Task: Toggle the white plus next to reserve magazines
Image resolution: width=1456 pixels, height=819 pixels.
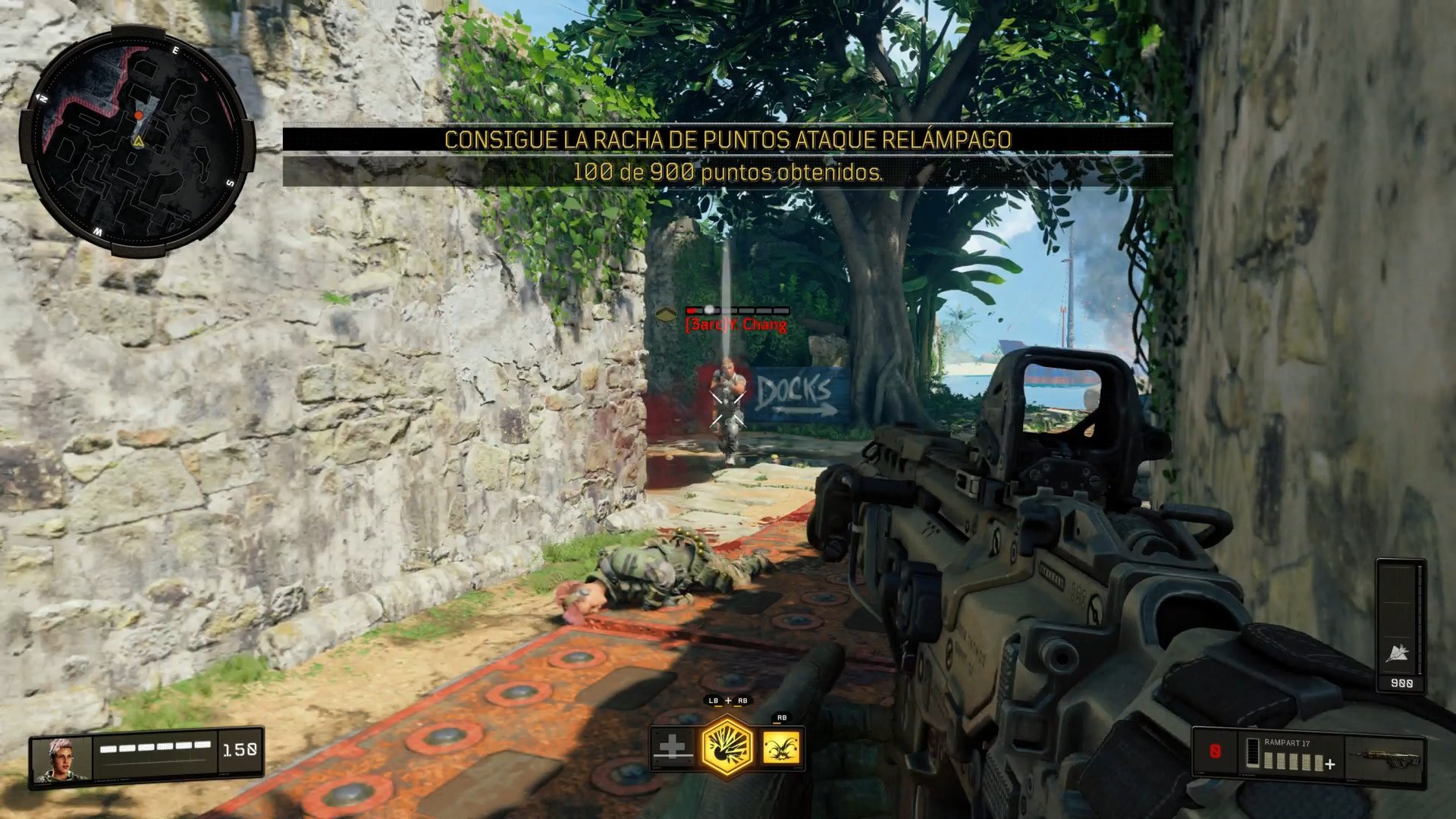Action: click(1329, 764)
